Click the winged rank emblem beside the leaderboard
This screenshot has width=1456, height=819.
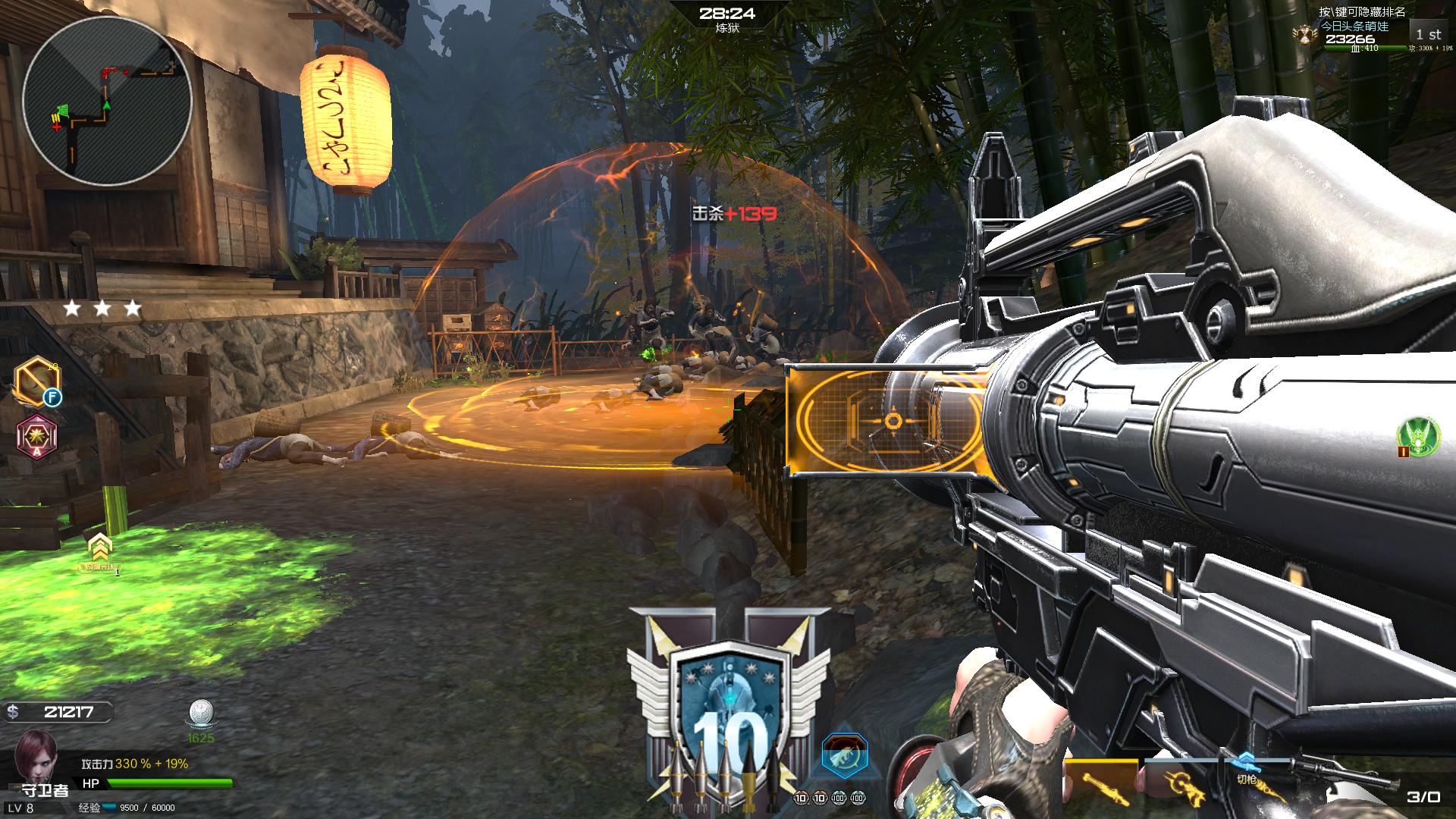point(1304,33)
